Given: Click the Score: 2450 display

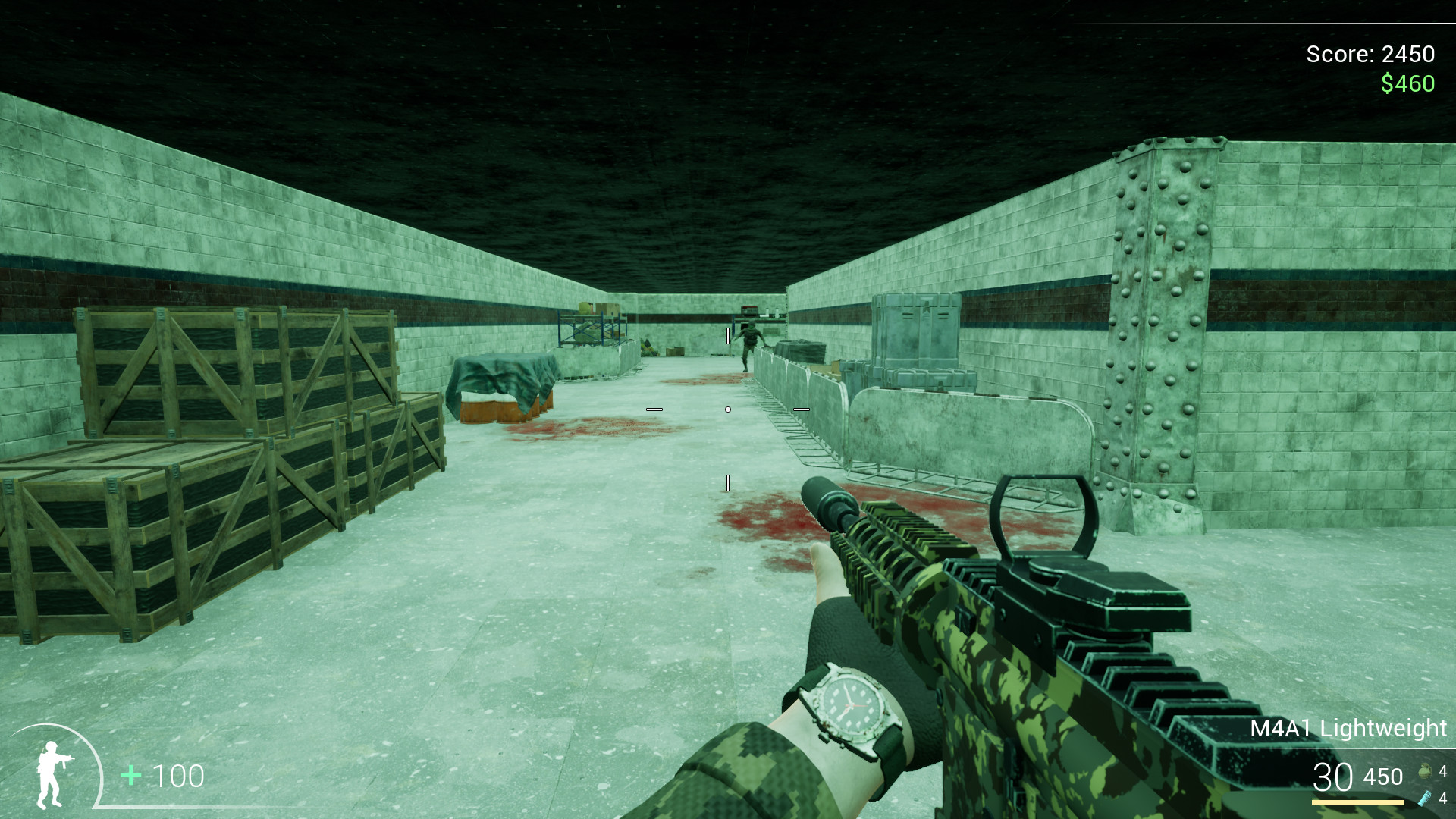Looking at the screenshot, I should point(1370,55).
